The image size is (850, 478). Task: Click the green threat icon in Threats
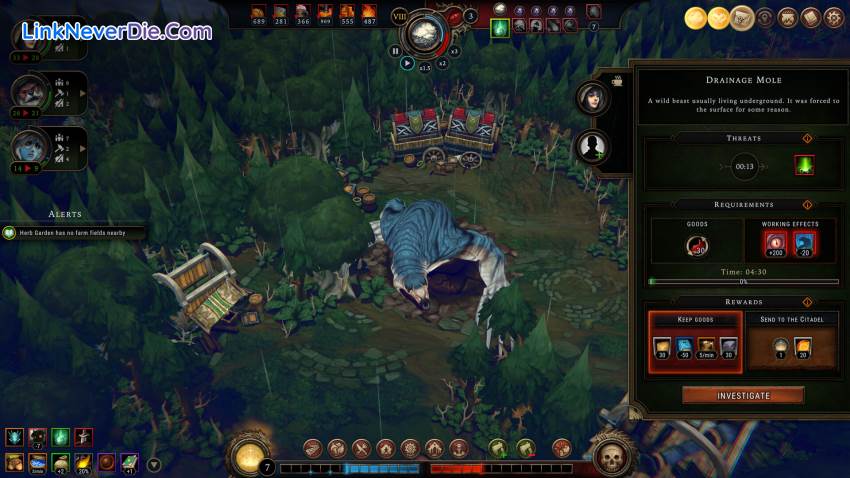tap(804, 166)
